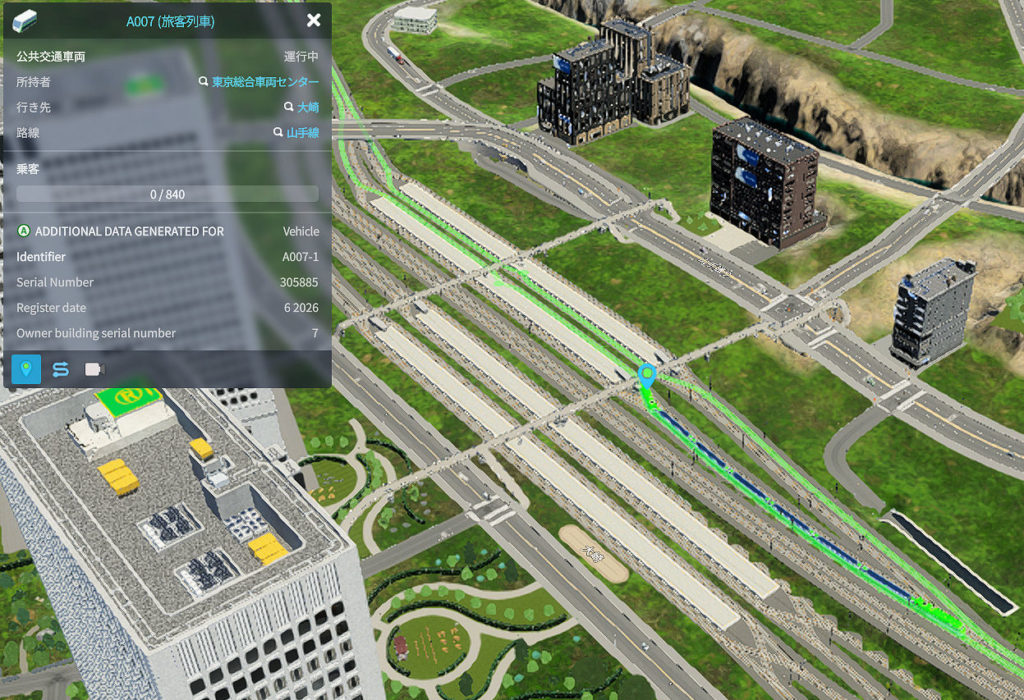
Task: Jump to destination 大崎
Action: click(307, 107)
